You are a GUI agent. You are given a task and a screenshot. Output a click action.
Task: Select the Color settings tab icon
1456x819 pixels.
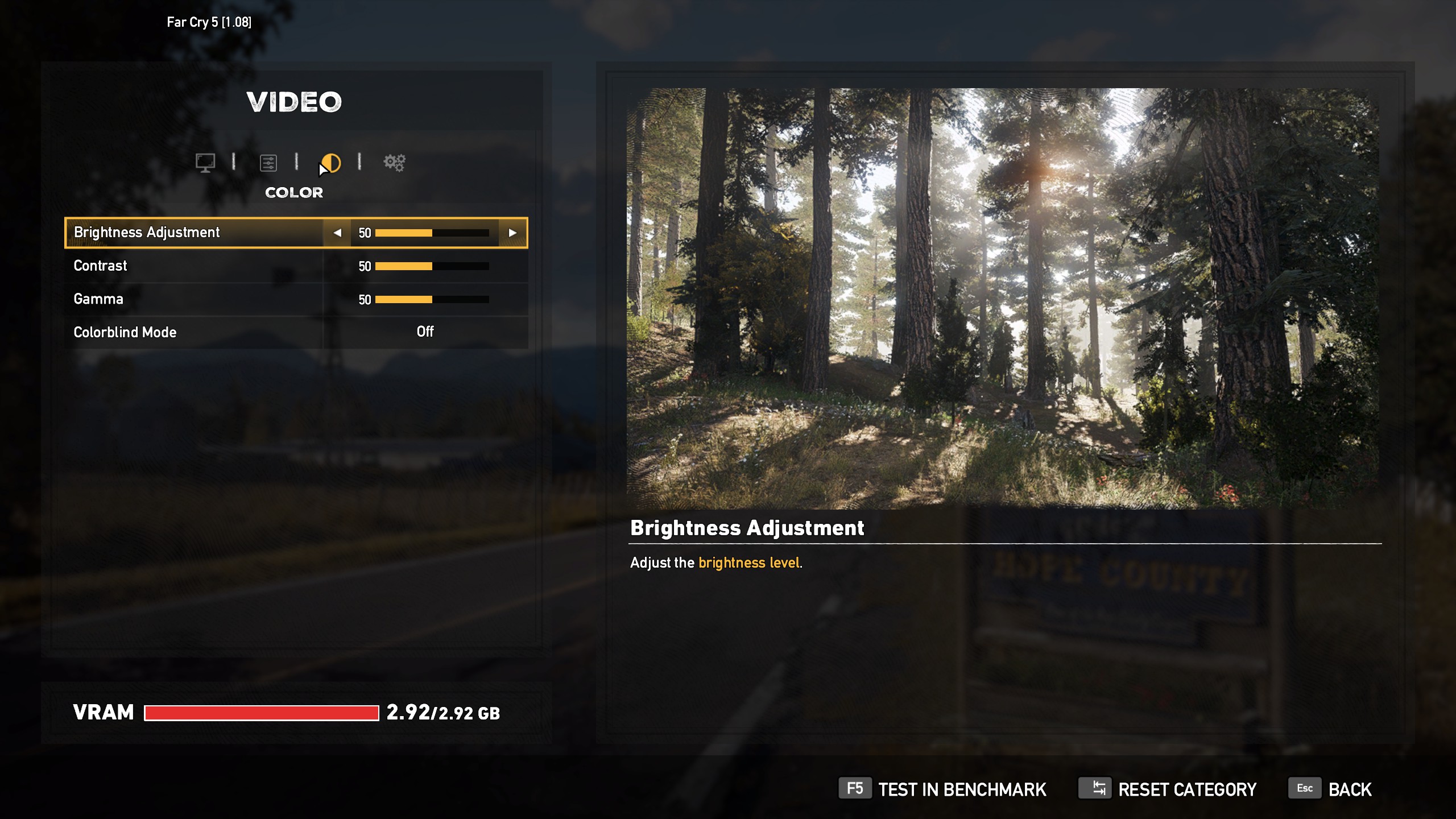(x=331, y=163)
